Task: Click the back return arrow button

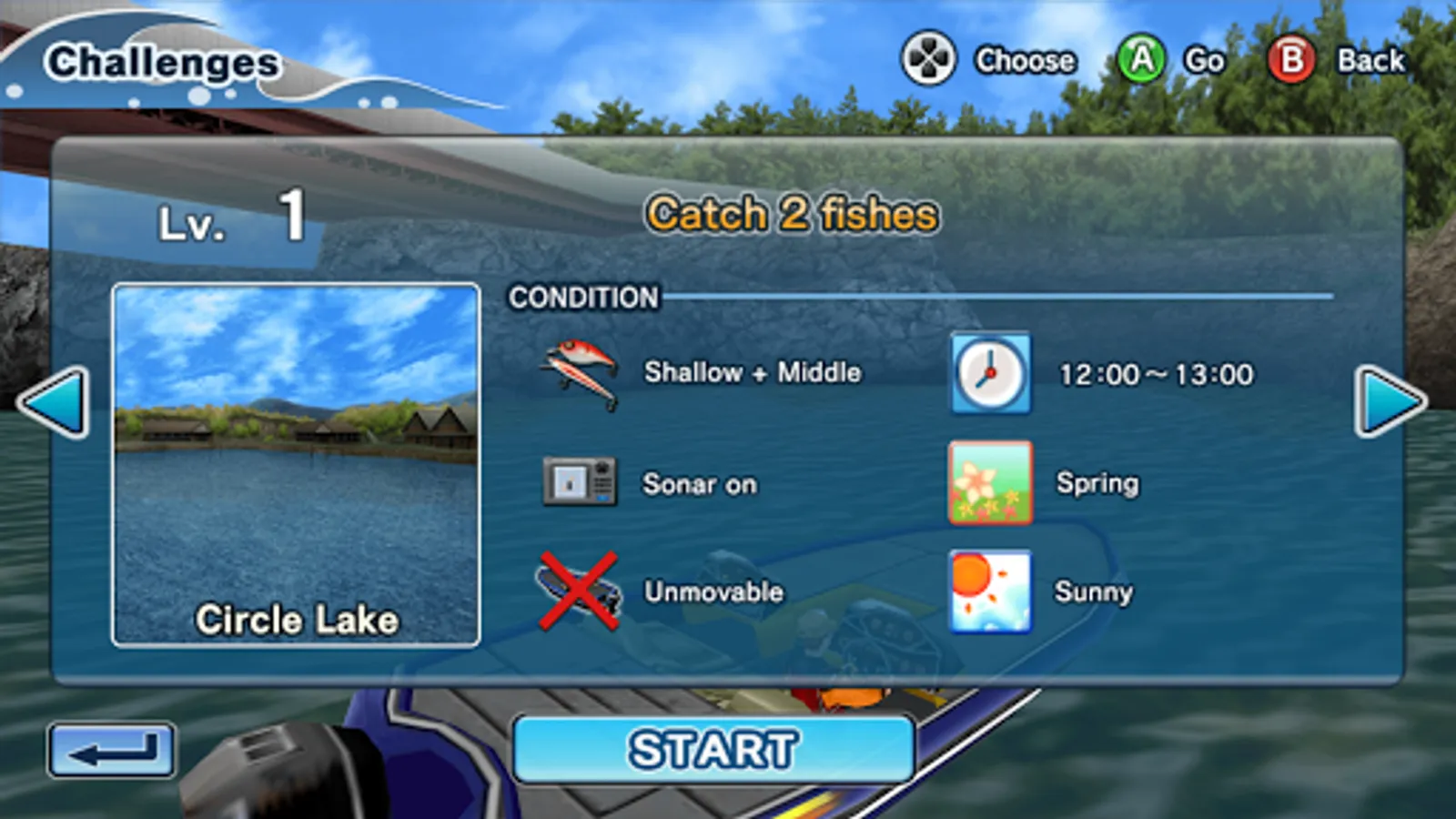Action: point(113,748)
